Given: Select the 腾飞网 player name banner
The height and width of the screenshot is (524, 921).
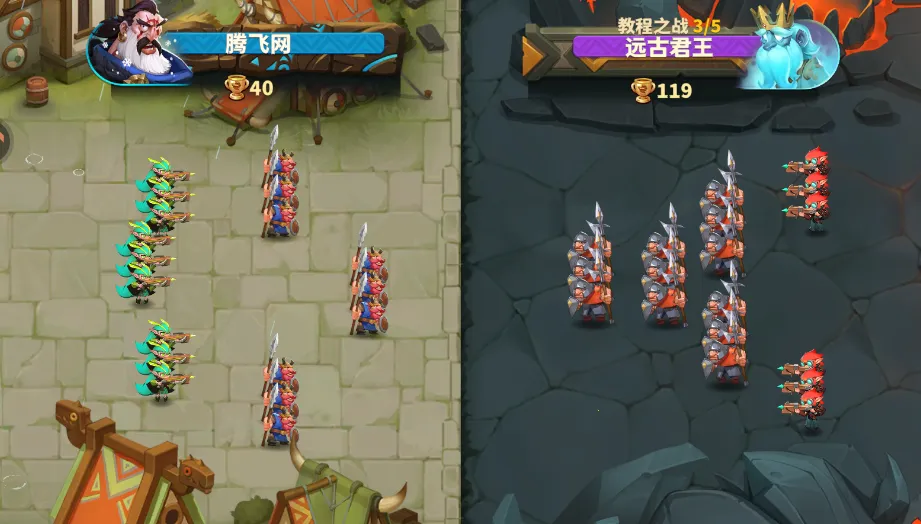Looking at the screenshot, I should tap(274, 44).
